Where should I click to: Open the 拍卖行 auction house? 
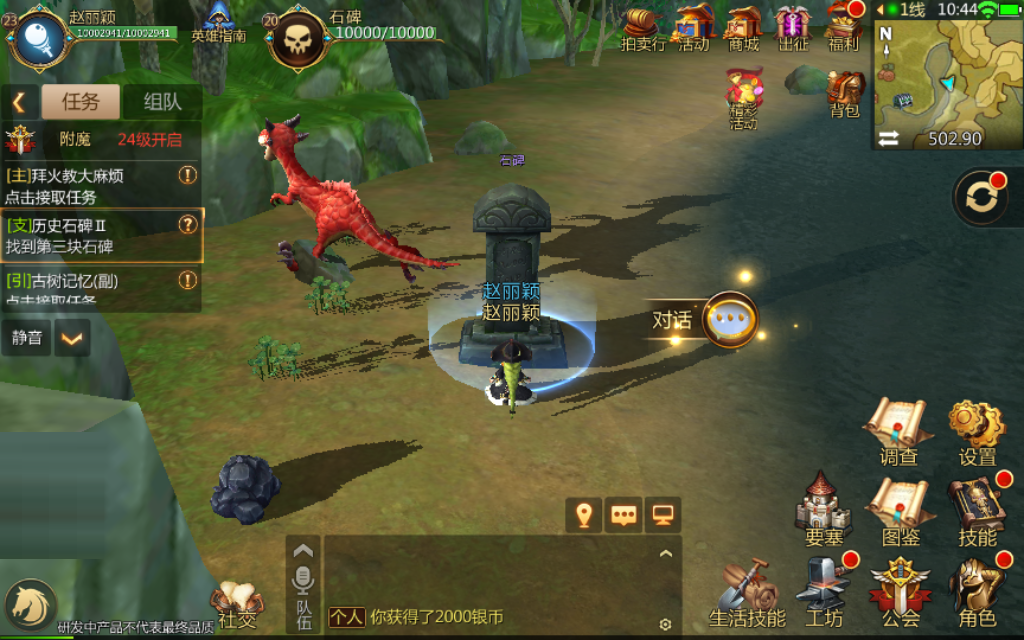(643, 26)
